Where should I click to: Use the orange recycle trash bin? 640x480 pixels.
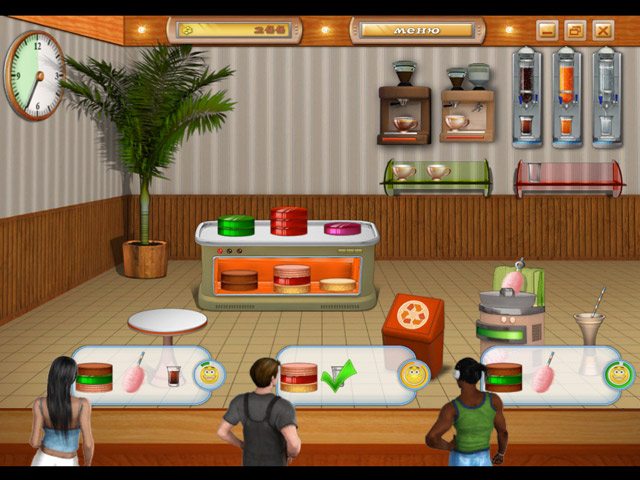click(x=412, y=322)
